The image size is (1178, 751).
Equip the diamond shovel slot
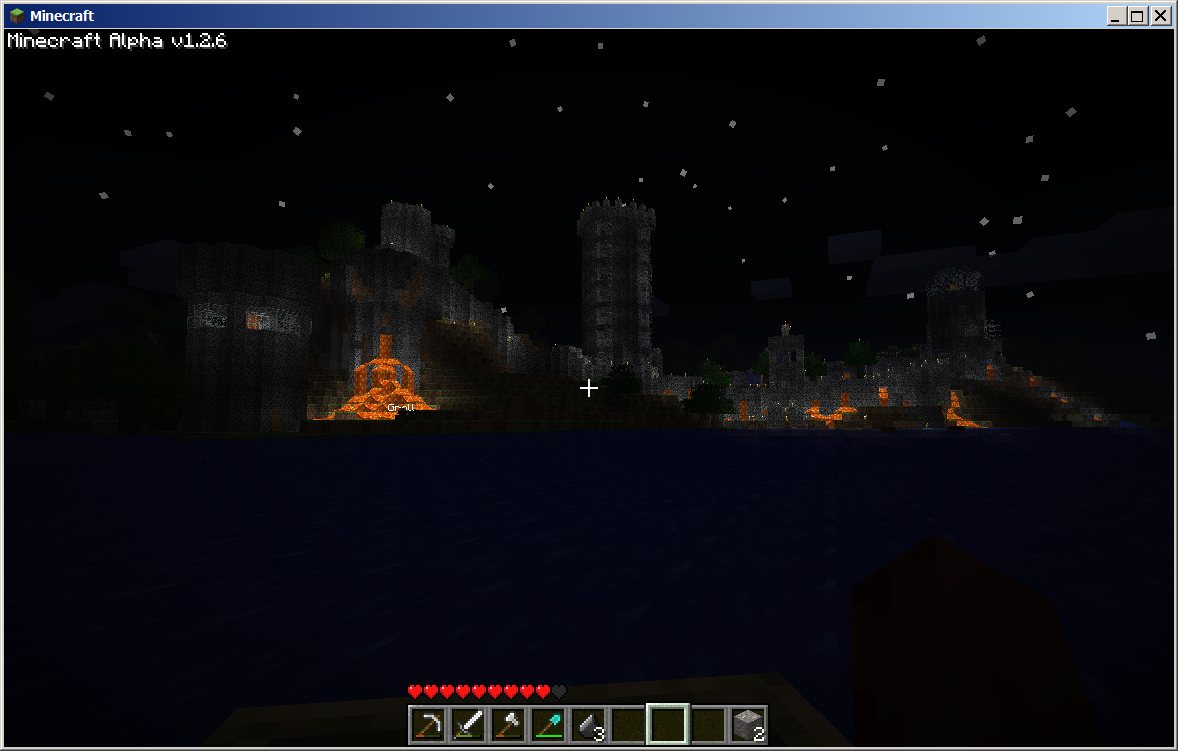pyautogui.click(x=548, y=724)
